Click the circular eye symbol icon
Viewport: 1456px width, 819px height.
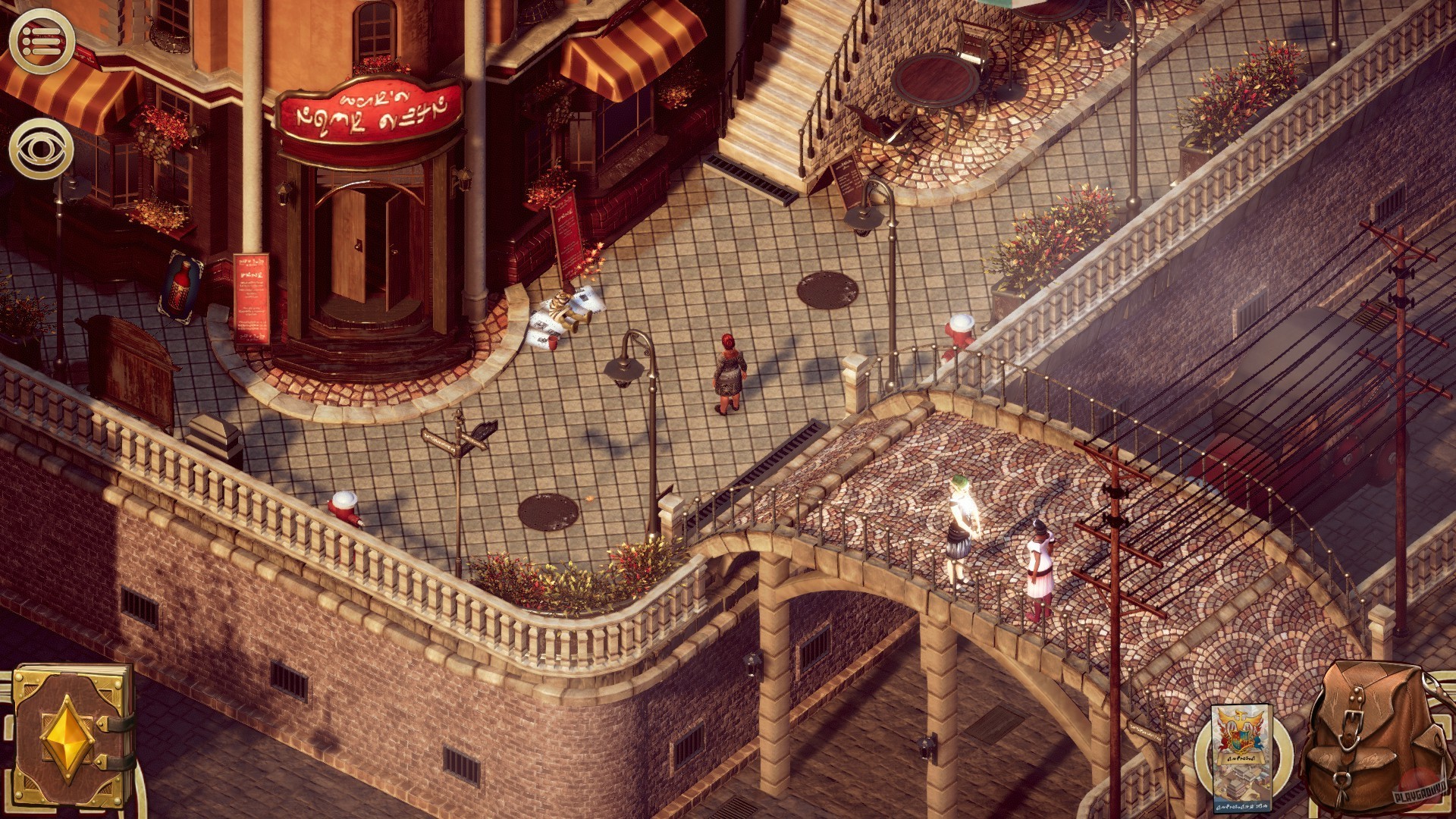[x=42, y=148]
